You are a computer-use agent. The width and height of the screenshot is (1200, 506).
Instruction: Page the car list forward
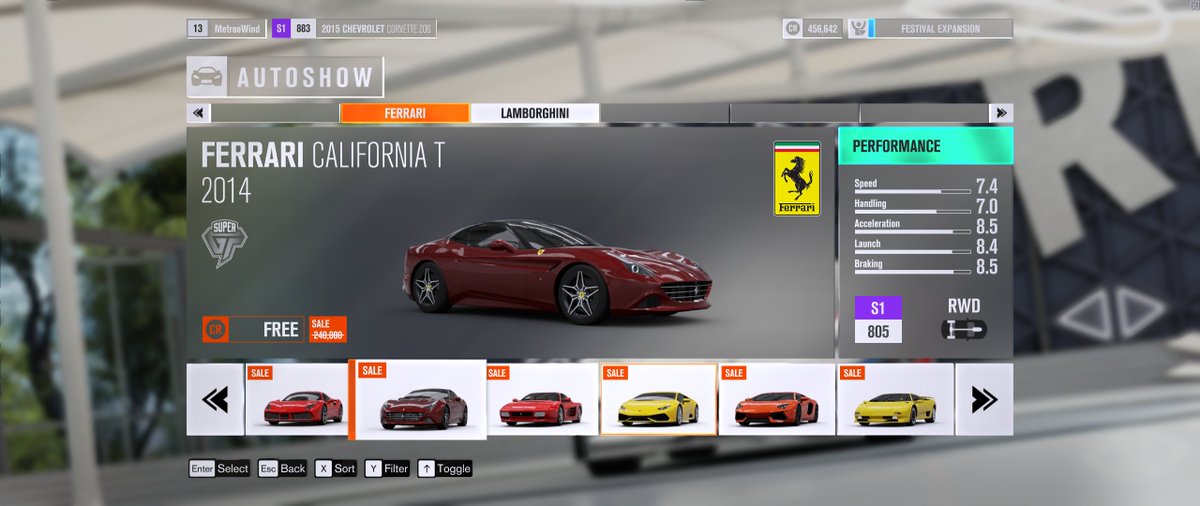point(984,400)
